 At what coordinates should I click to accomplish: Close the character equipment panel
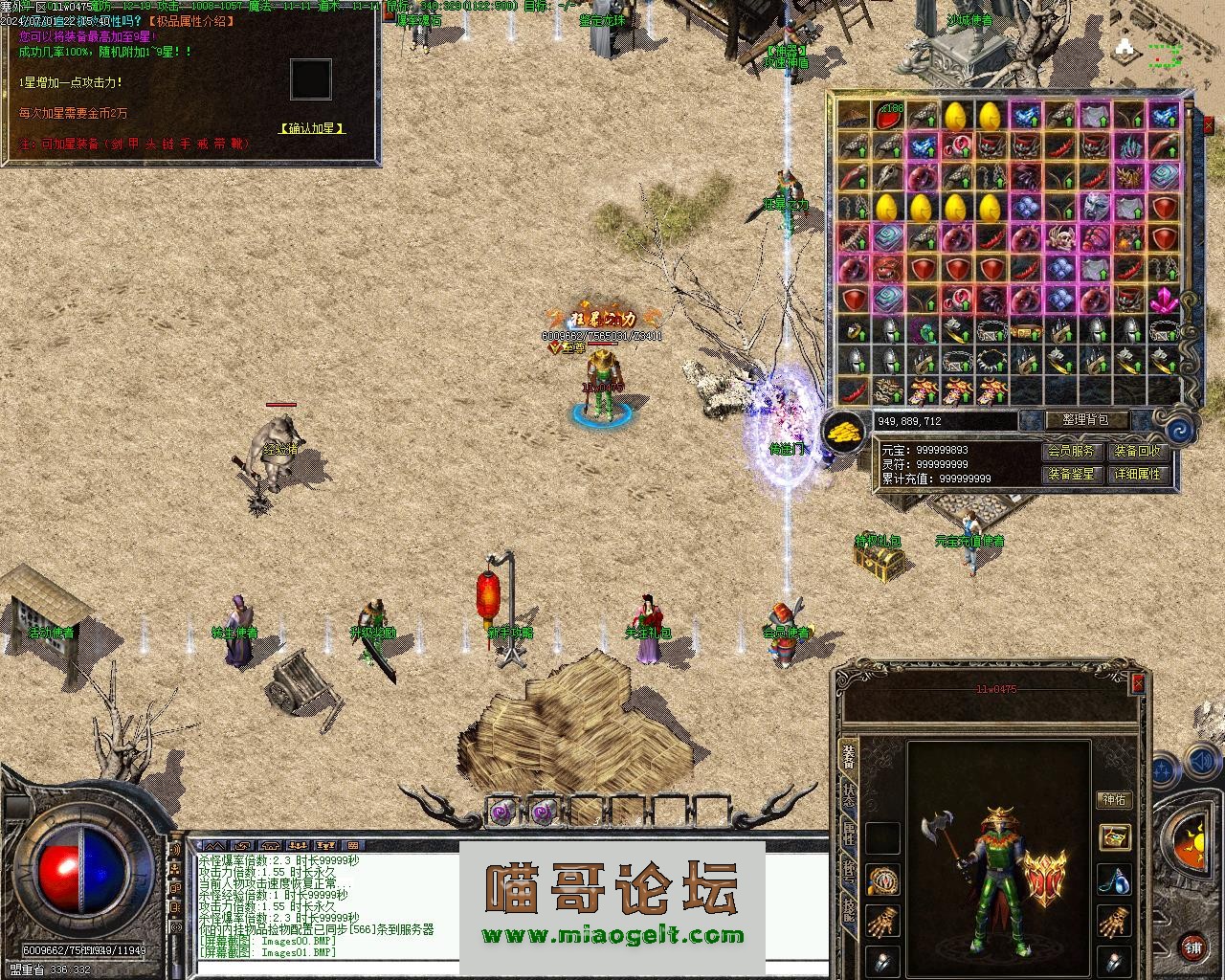click(x=1138, y=682)
